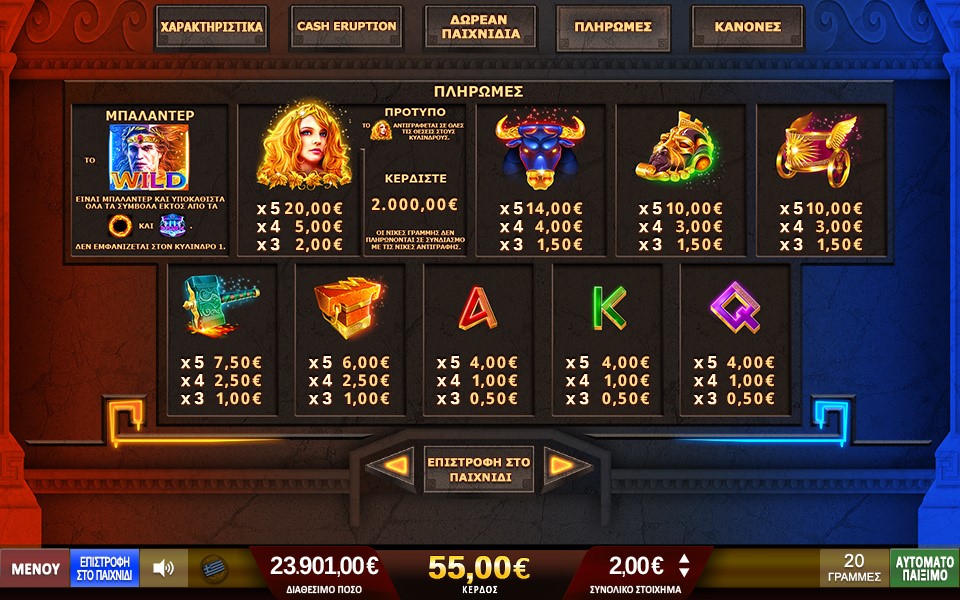Select the ΠΛΗΡΩΜΕΣ tab
The width and height of the screenshot is (960, 600).
point(613,27)
